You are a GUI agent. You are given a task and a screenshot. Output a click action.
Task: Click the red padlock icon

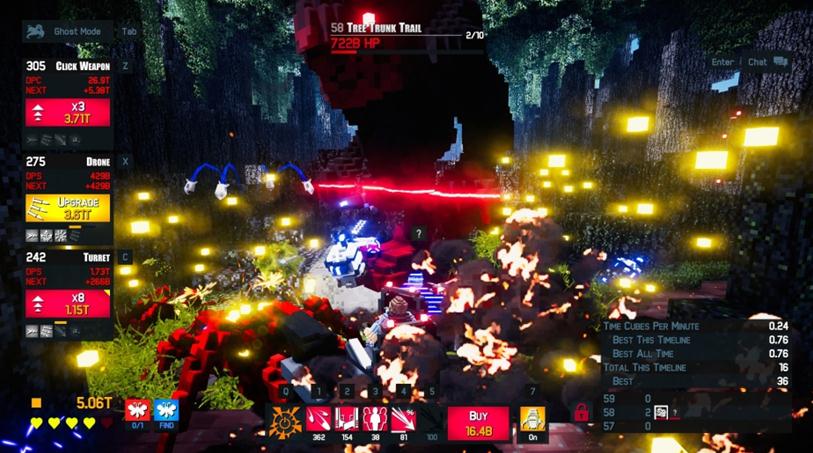coord(580,411)
